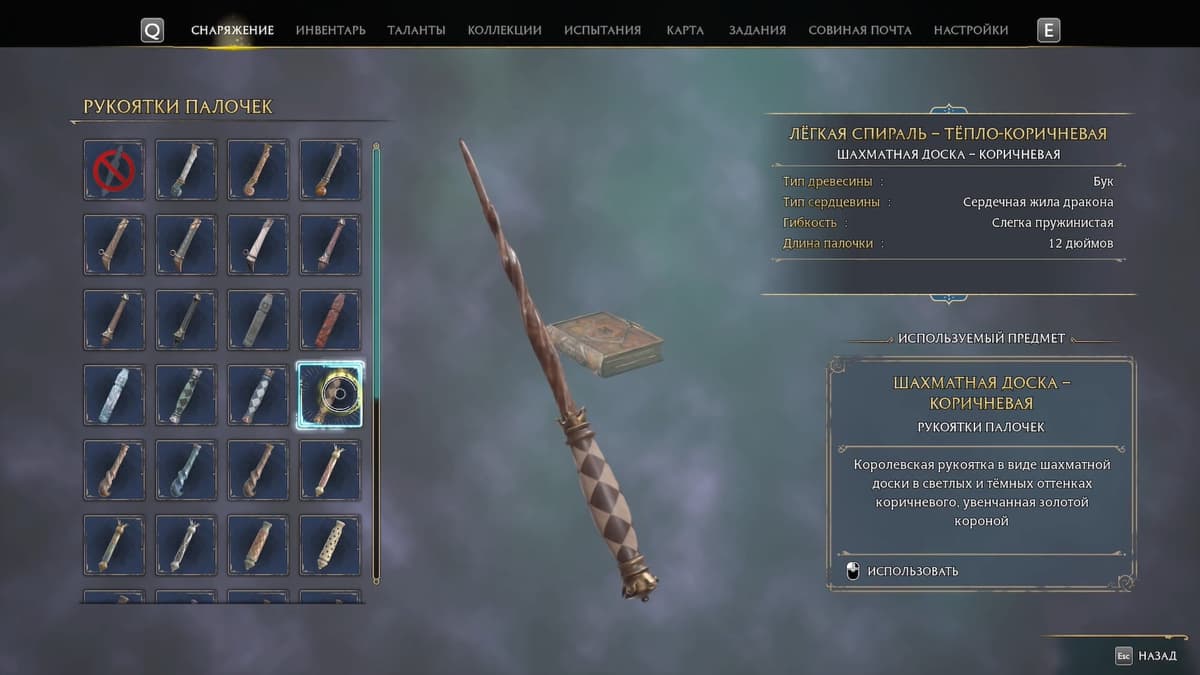Open the Совиная почта tab
Screen dimensions: 1200x675
click(859, 30)
